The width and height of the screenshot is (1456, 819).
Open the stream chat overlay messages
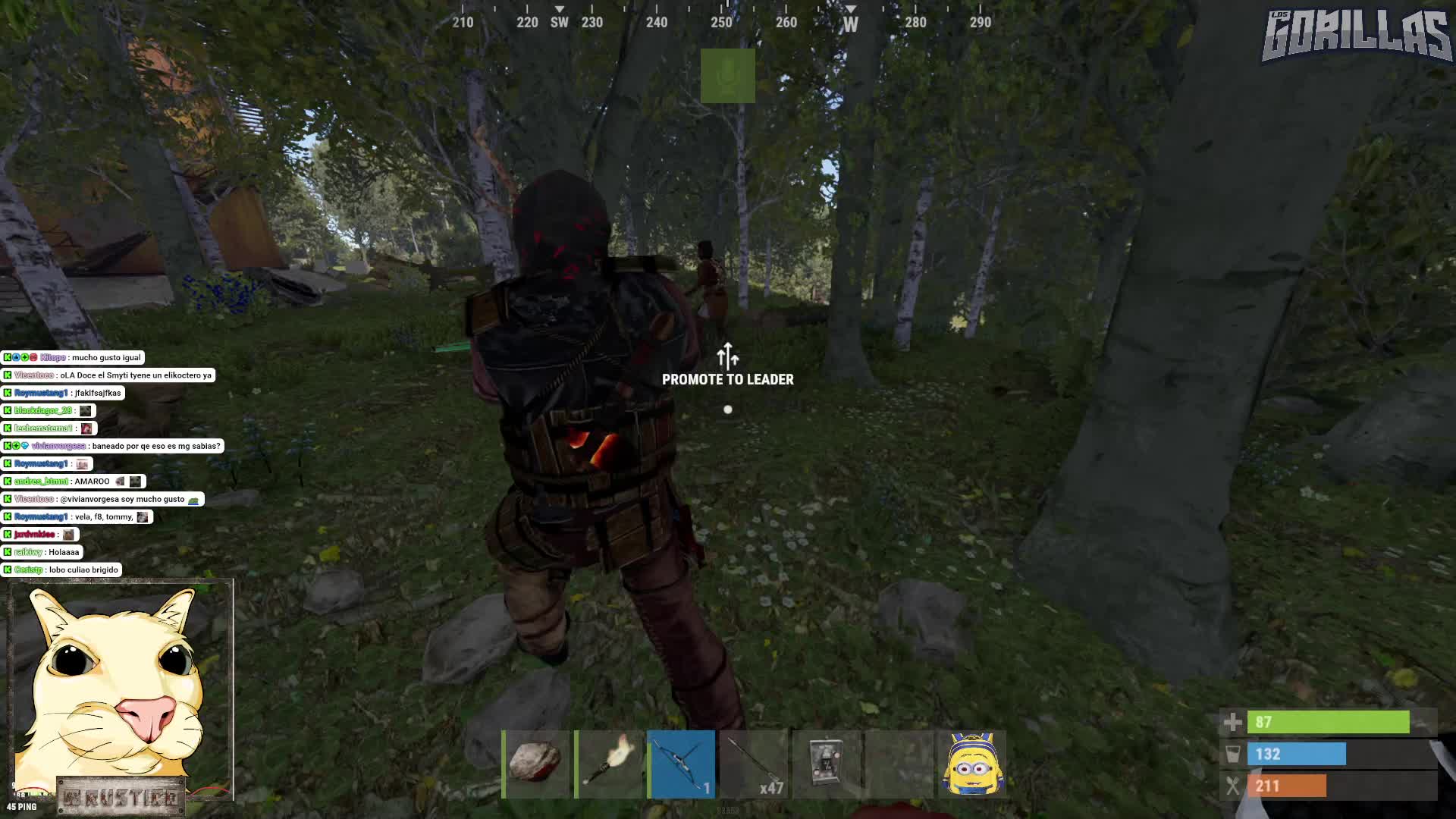(x=110, y=463)
